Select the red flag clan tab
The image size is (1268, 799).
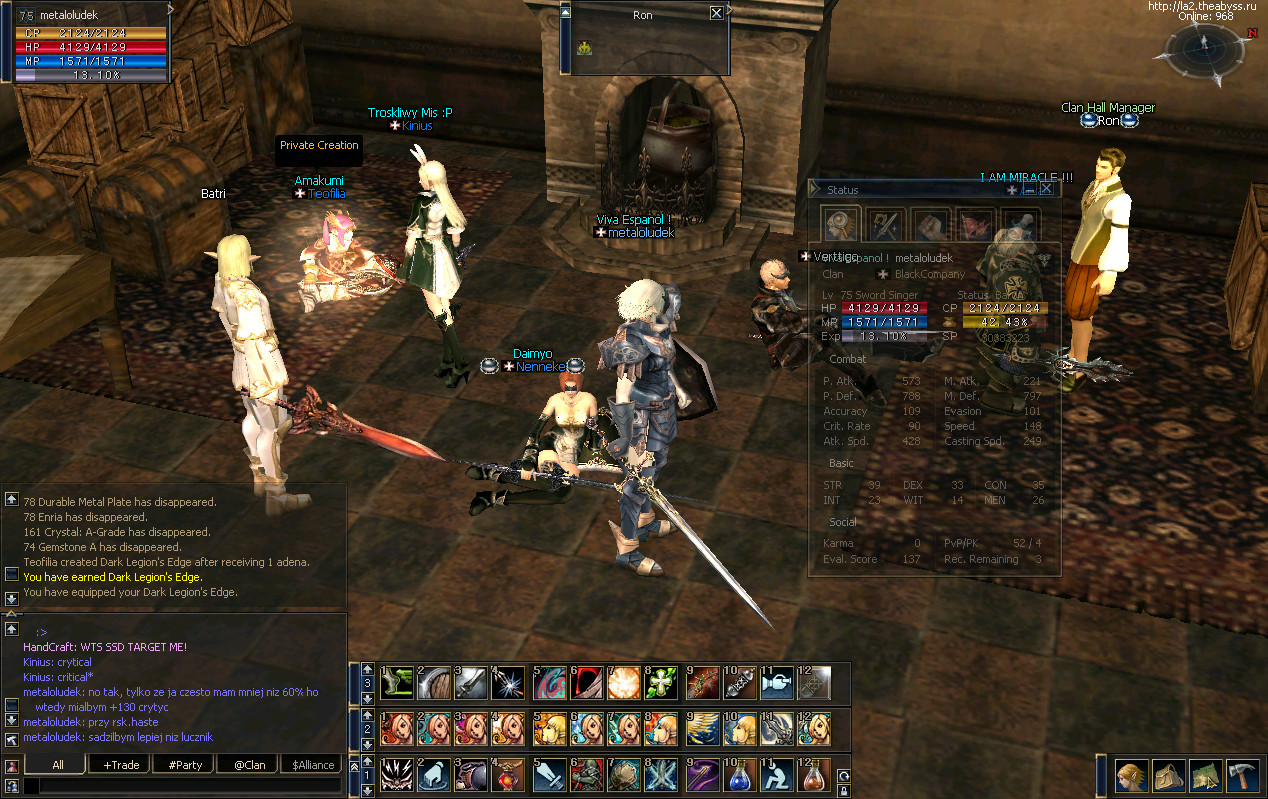pos(976,224)
